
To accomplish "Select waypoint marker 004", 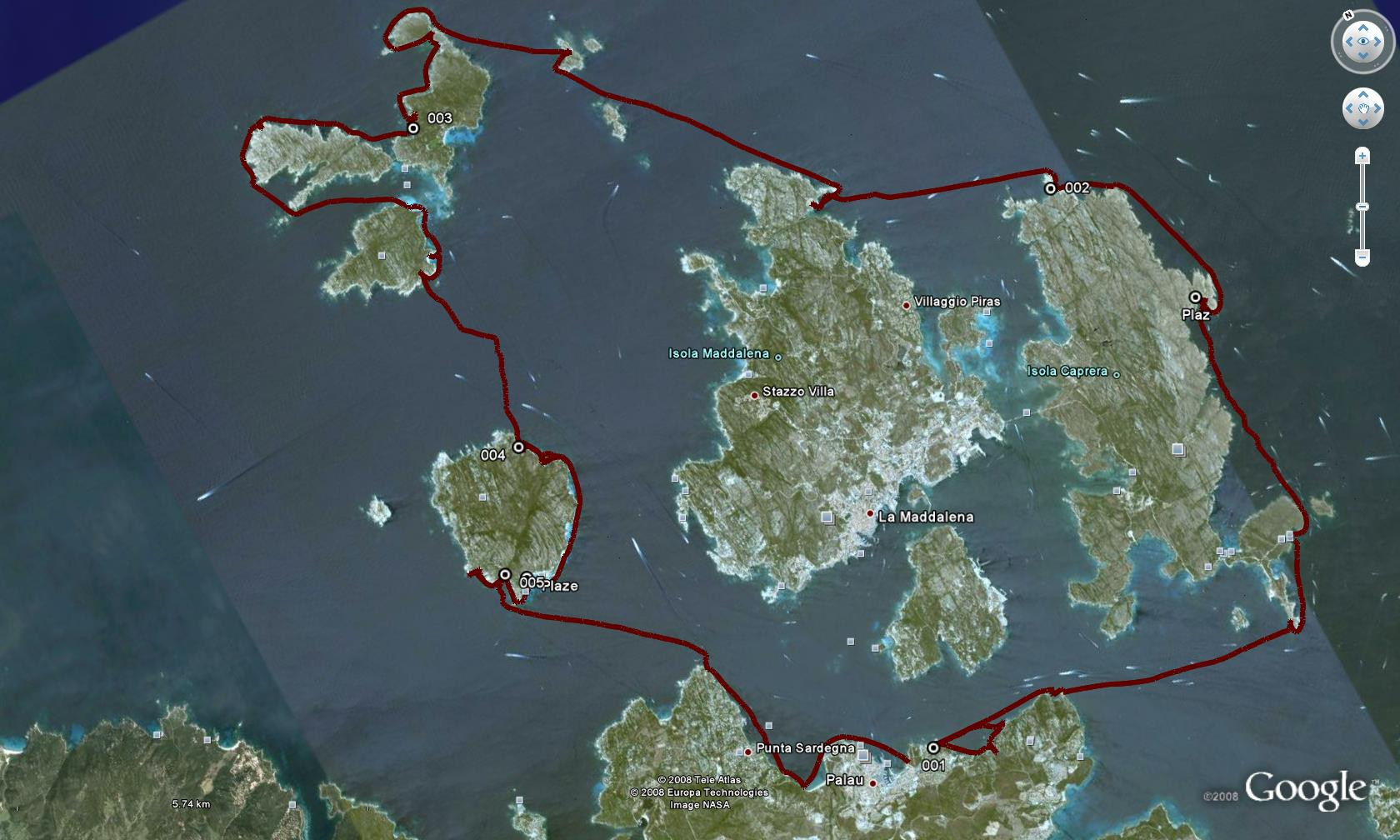I will (518, 447).
